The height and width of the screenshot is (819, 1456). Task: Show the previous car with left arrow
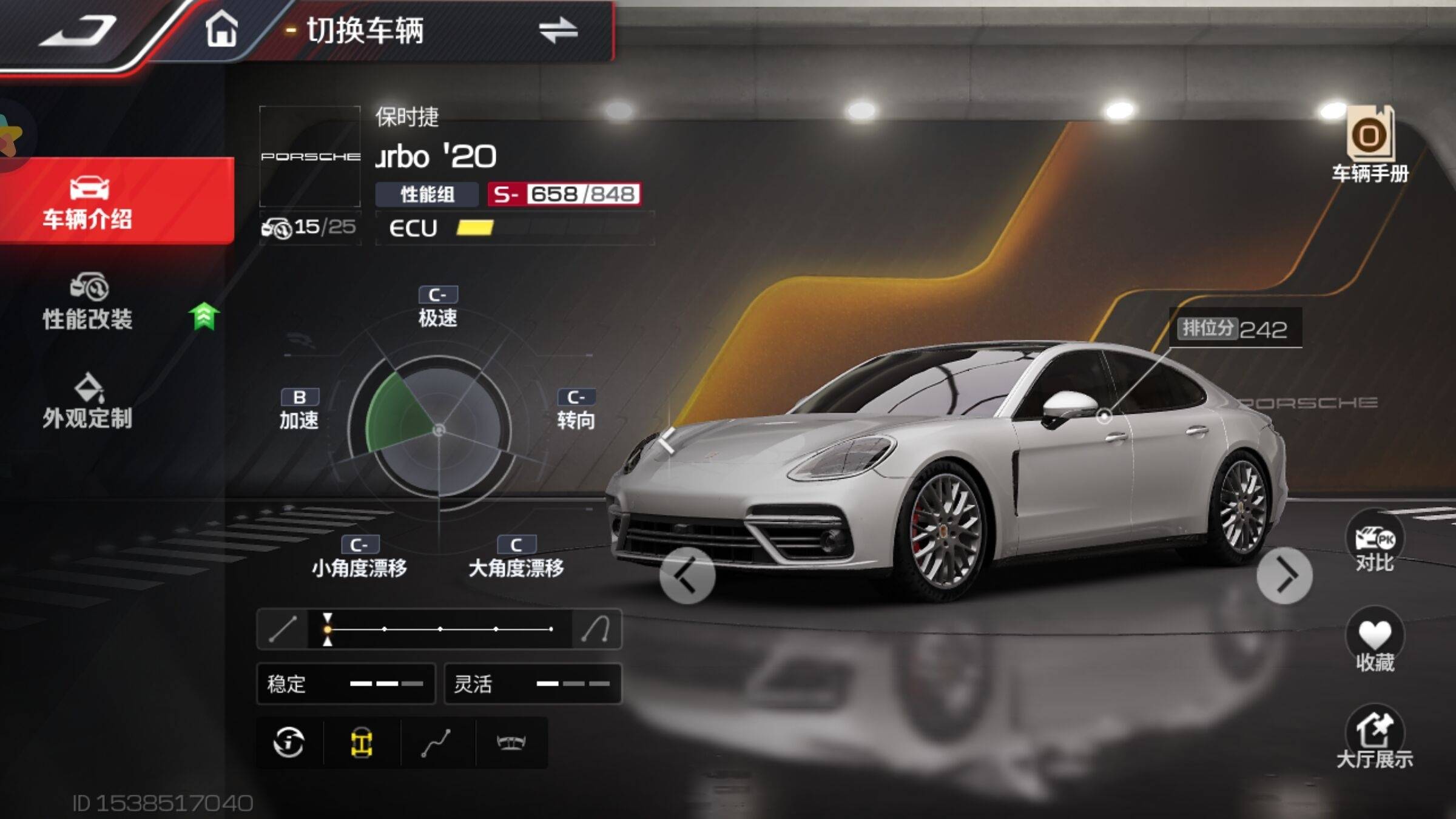click(x=687, y=576)
